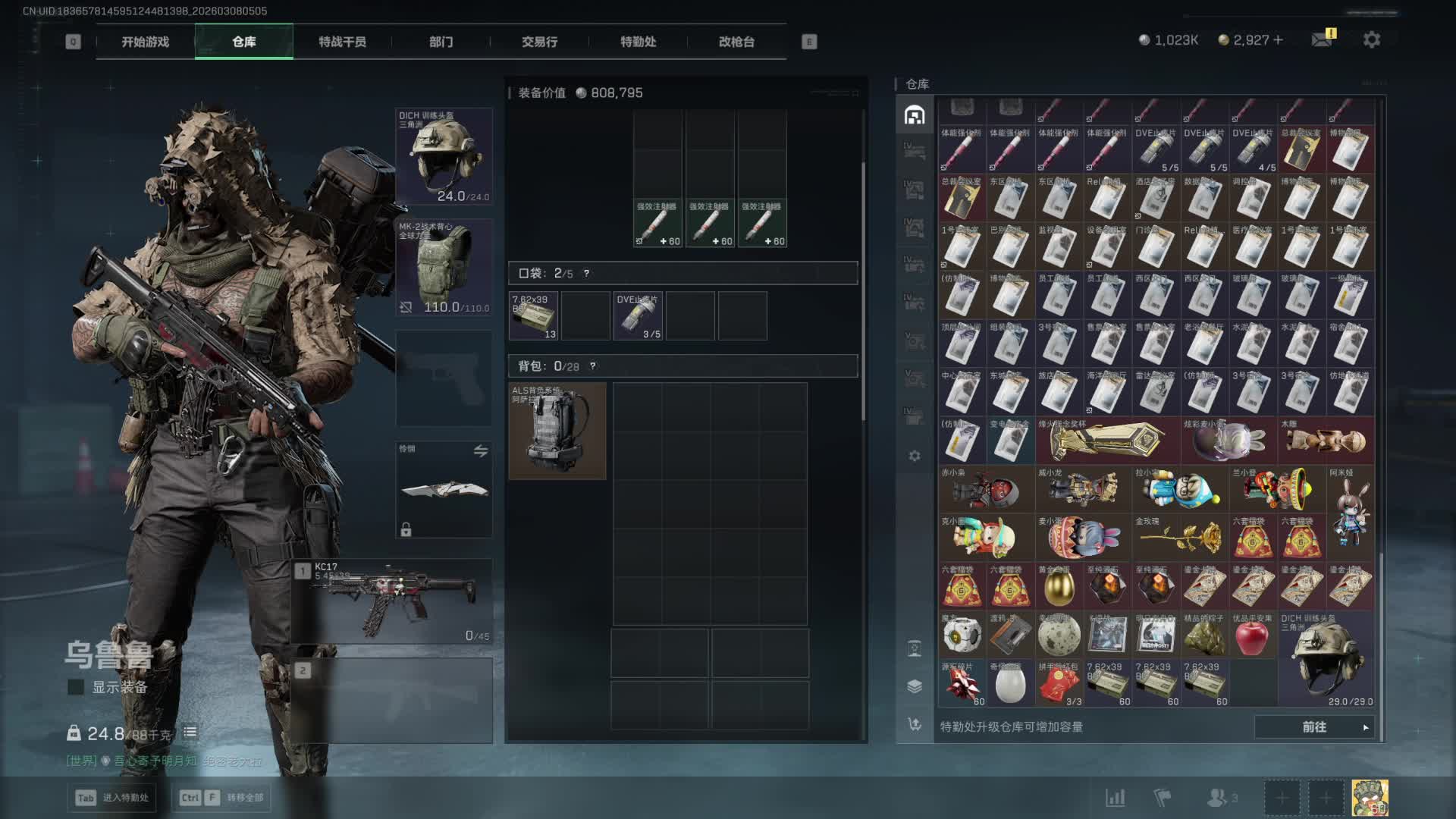
Task: Open the player avatar in bottom corner
Action: click(x=1370, y=798)
